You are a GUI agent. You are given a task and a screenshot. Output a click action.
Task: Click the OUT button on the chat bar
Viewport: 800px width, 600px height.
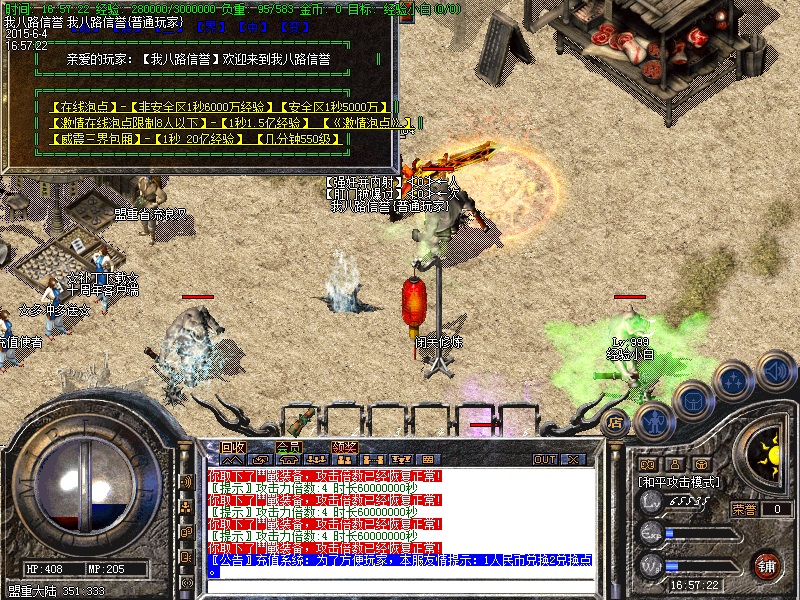point(545,460)
